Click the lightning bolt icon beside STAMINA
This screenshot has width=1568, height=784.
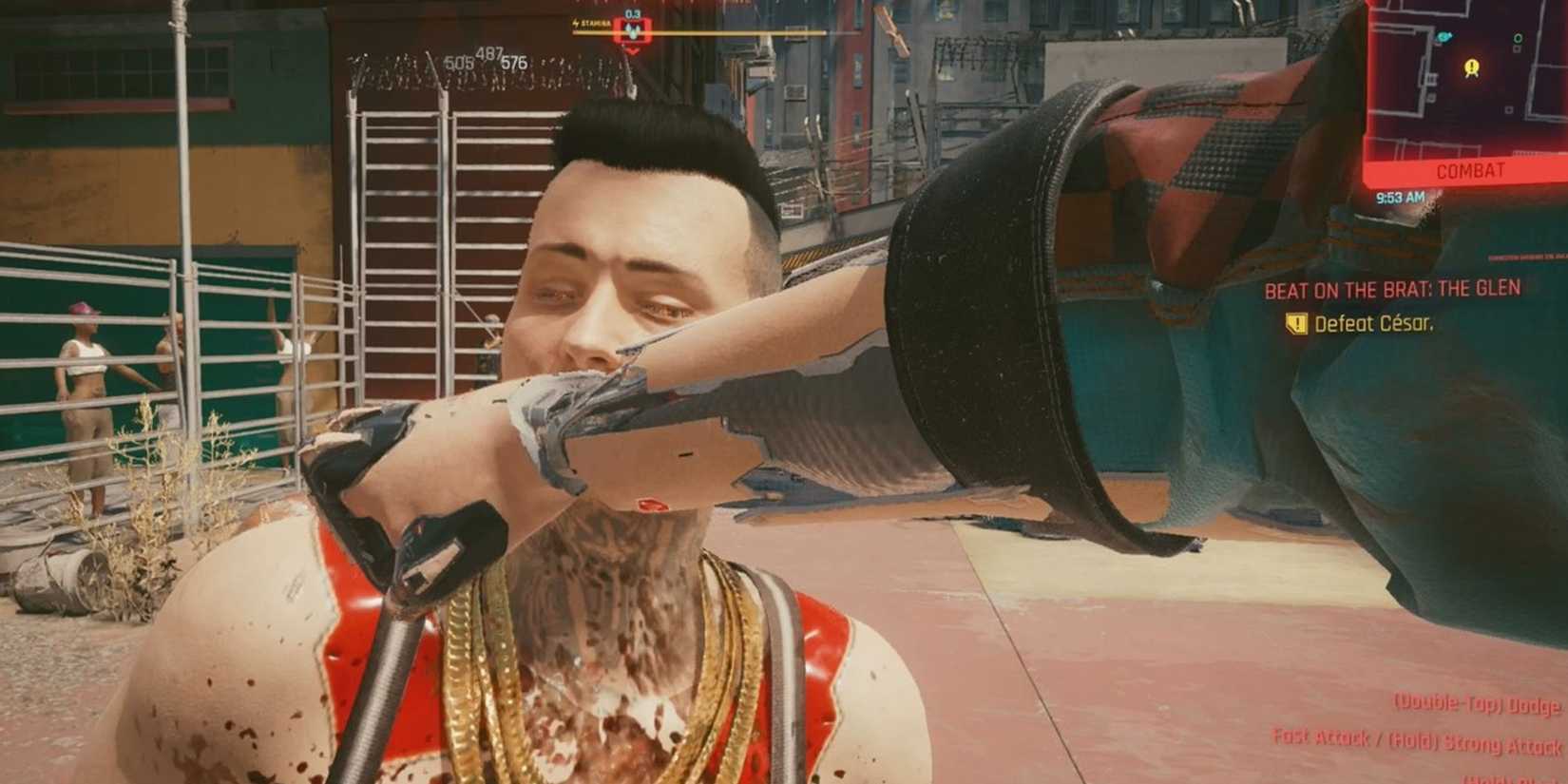(x=576, y=23)
